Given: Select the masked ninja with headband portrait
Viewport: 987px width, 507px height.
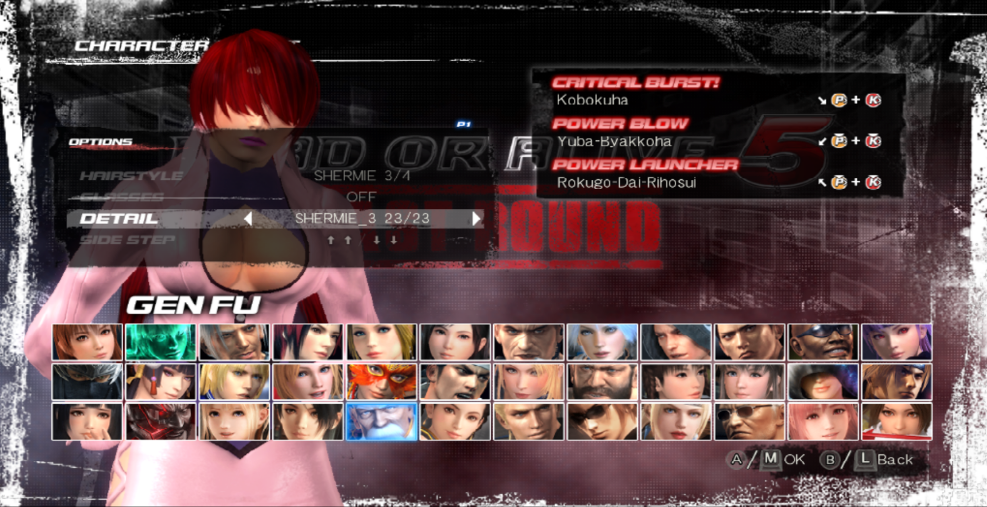Looking at the screenshot, I should point(87,382).
